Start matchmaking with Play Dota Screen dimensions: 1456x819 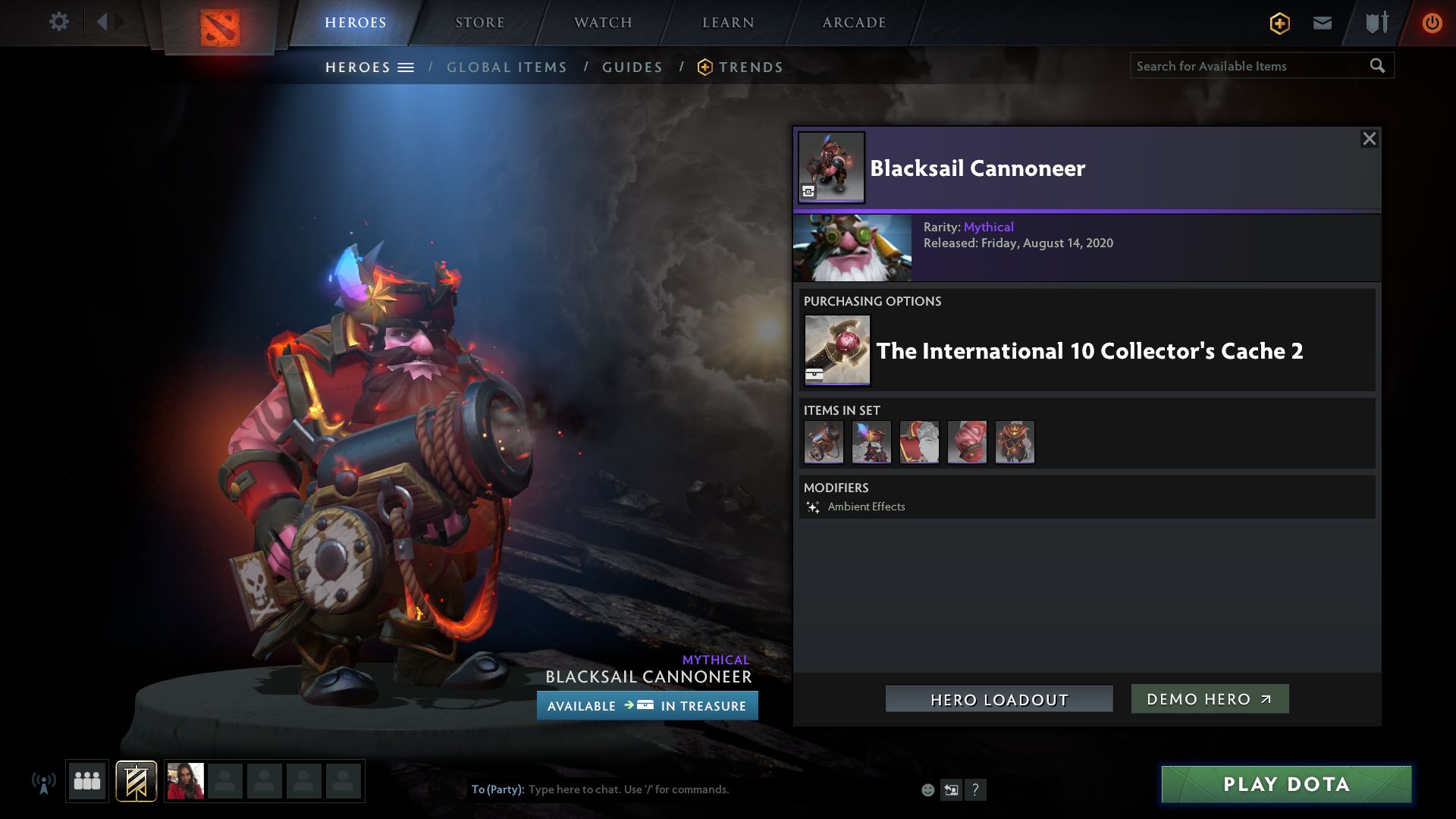point(1286,784)
